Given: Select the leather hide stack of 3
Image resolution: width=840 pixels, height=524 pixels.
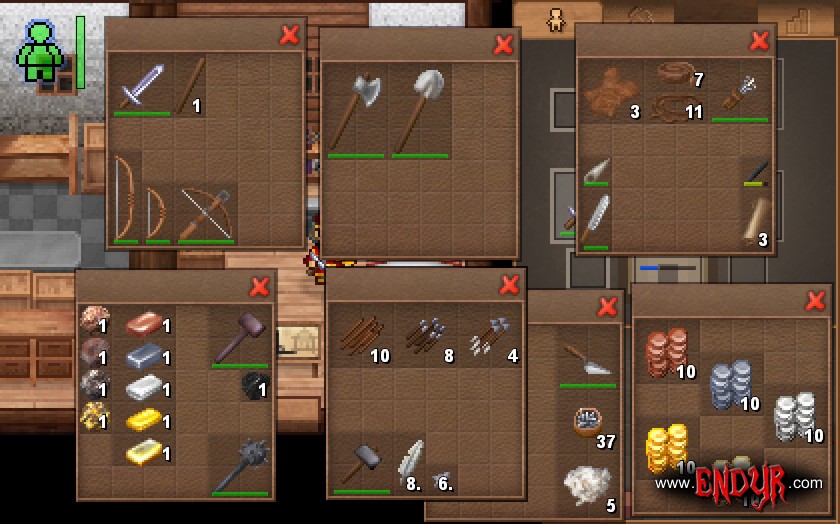Looking at the screenshot, I should click(610, 94).
